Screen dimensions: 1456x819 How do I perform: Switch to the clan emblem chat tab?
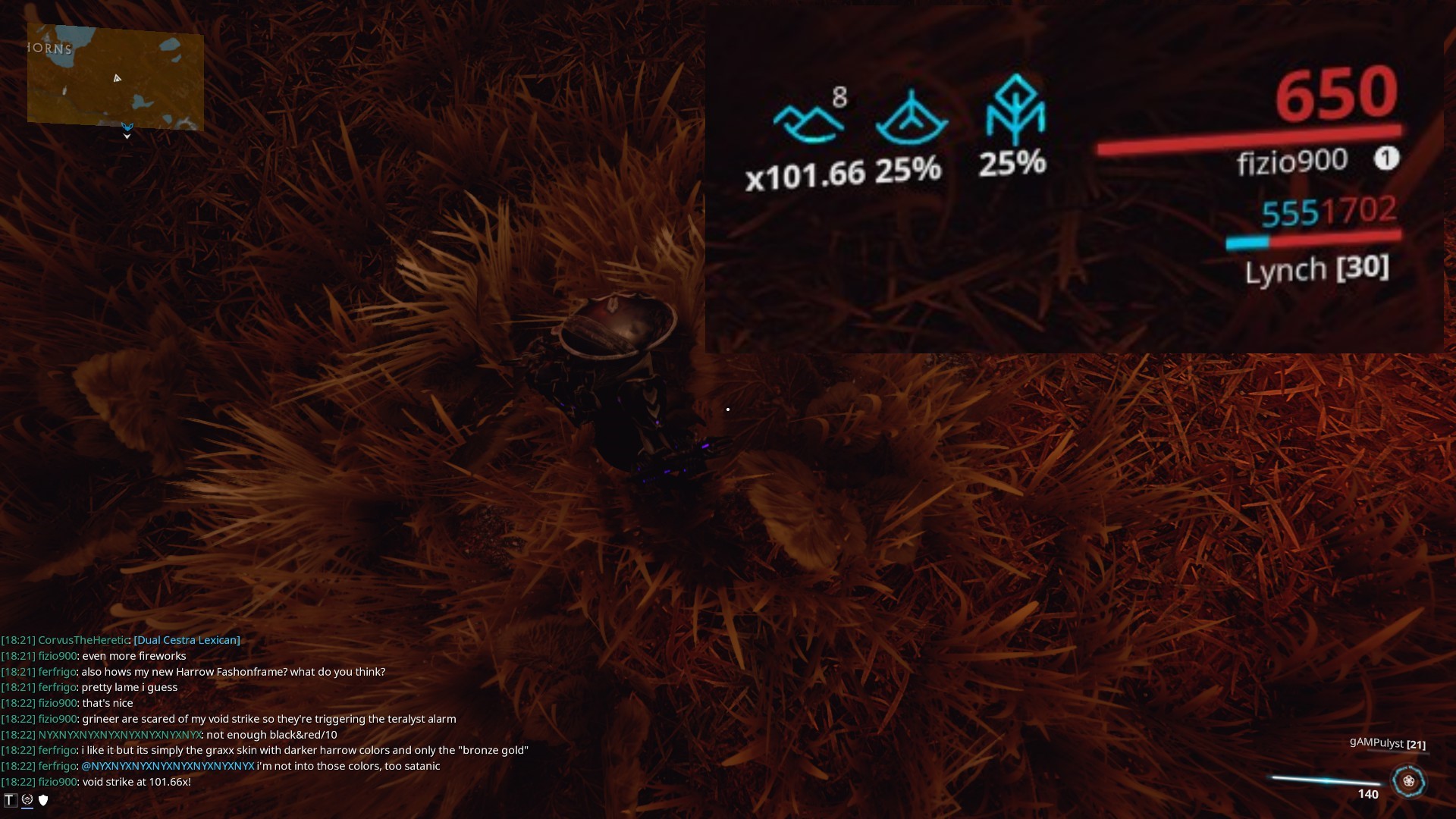tap(27, 799)
